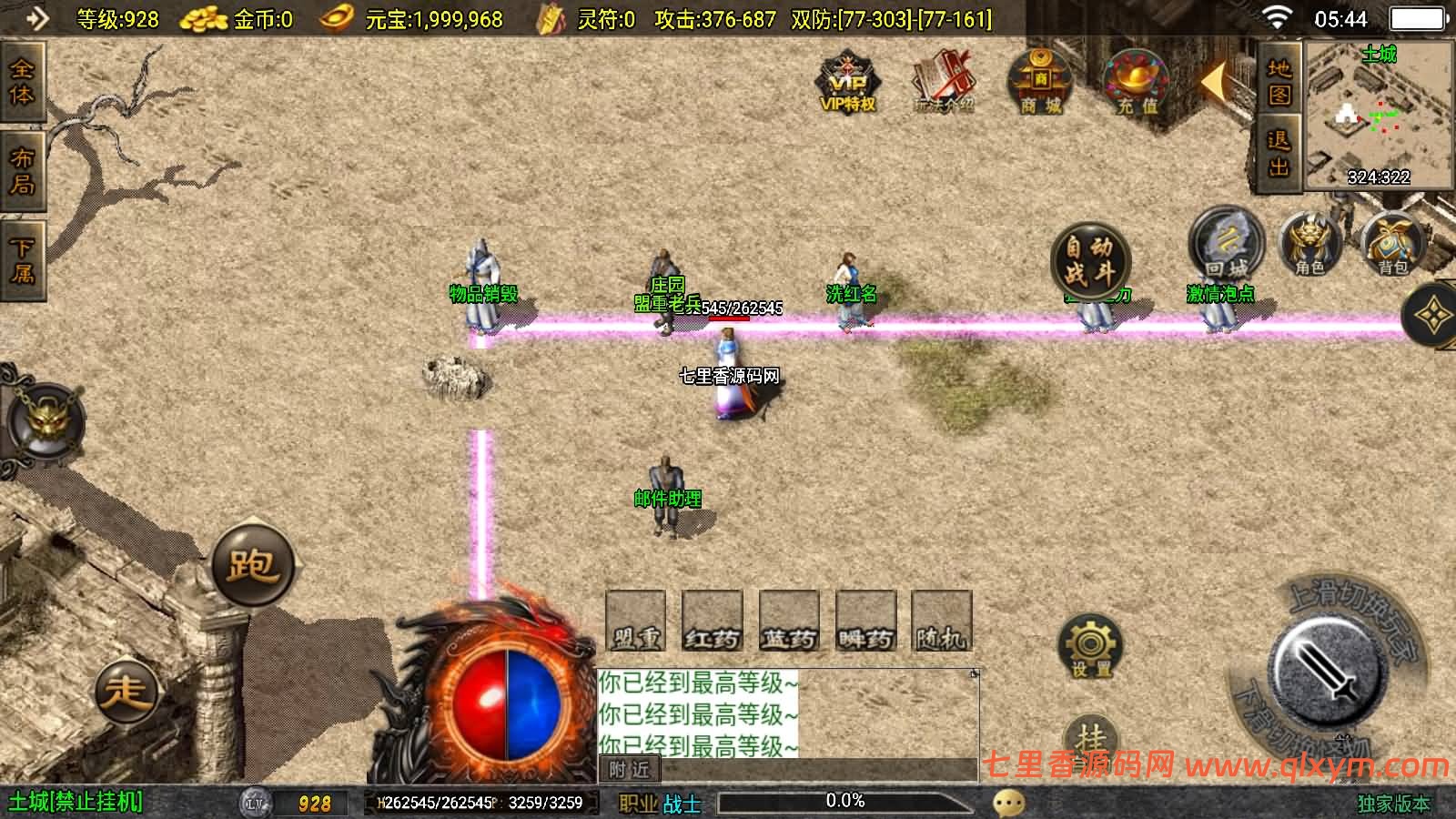1456x819 pixels.
Task: Open the 玩法介绍 gameplay guide
Action: (944, 83)
